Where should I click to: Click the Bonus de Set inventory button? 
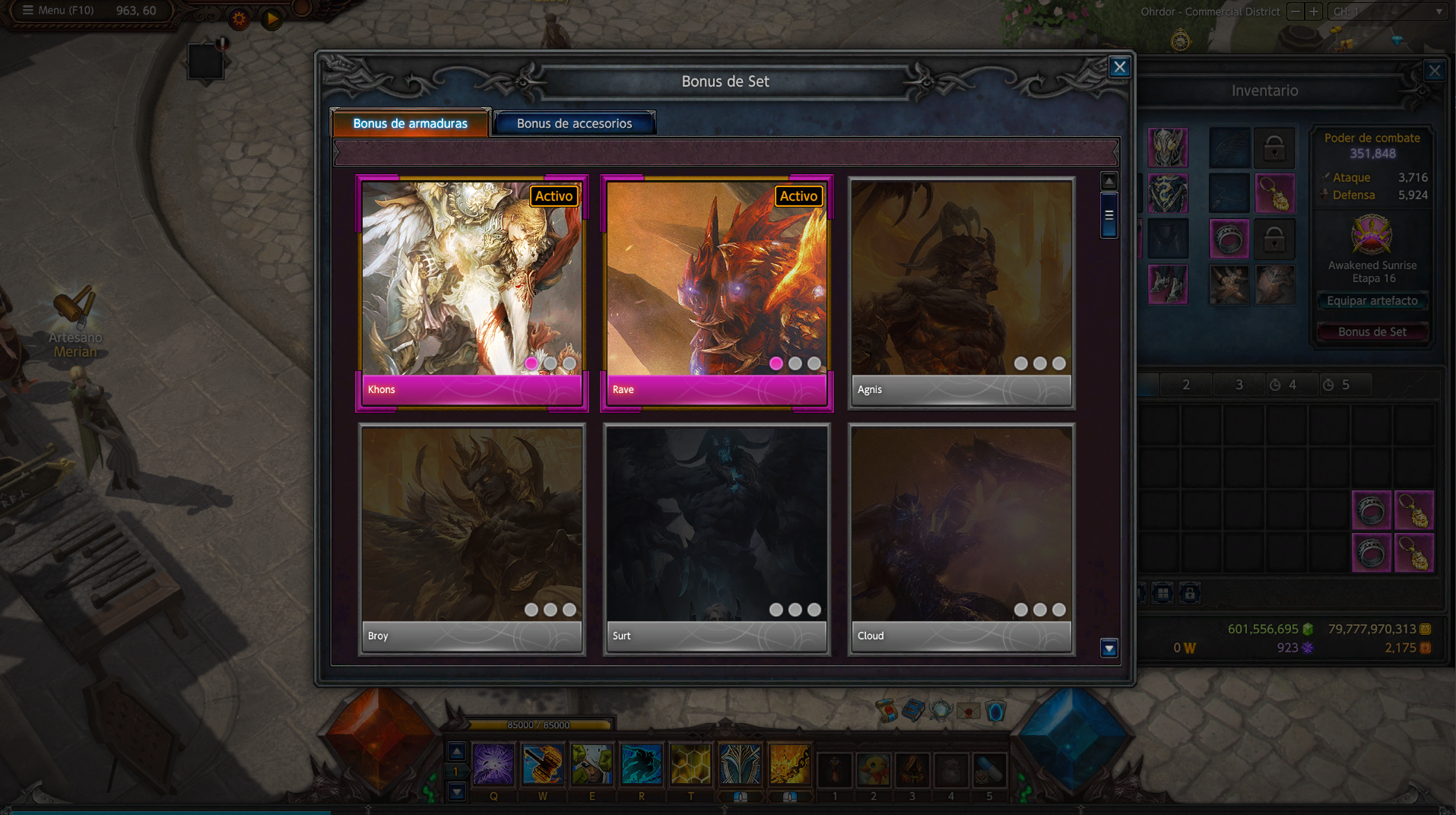click(x=1372, y=332)
